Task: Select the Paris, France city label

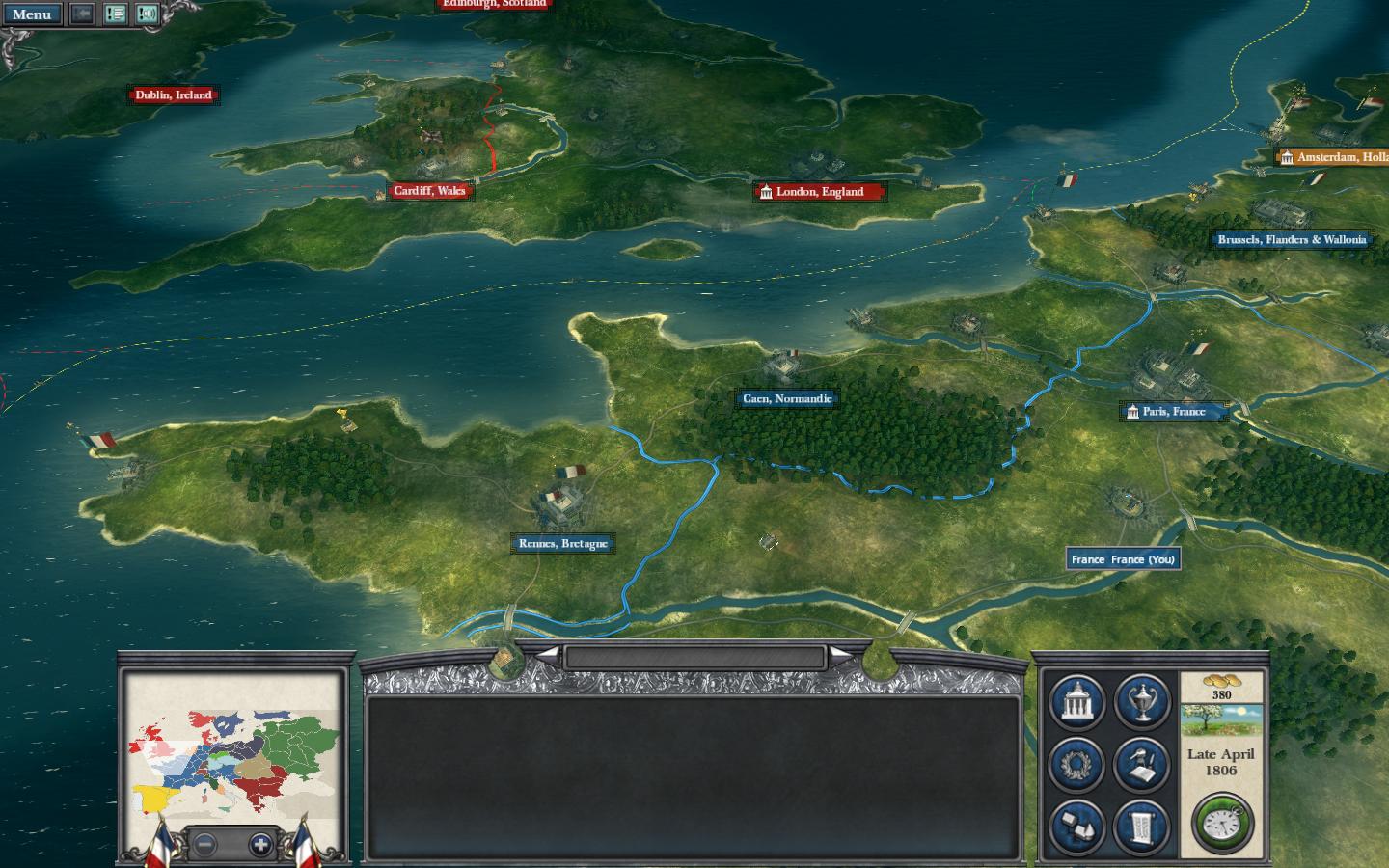Action: [x=1174, y=412]
